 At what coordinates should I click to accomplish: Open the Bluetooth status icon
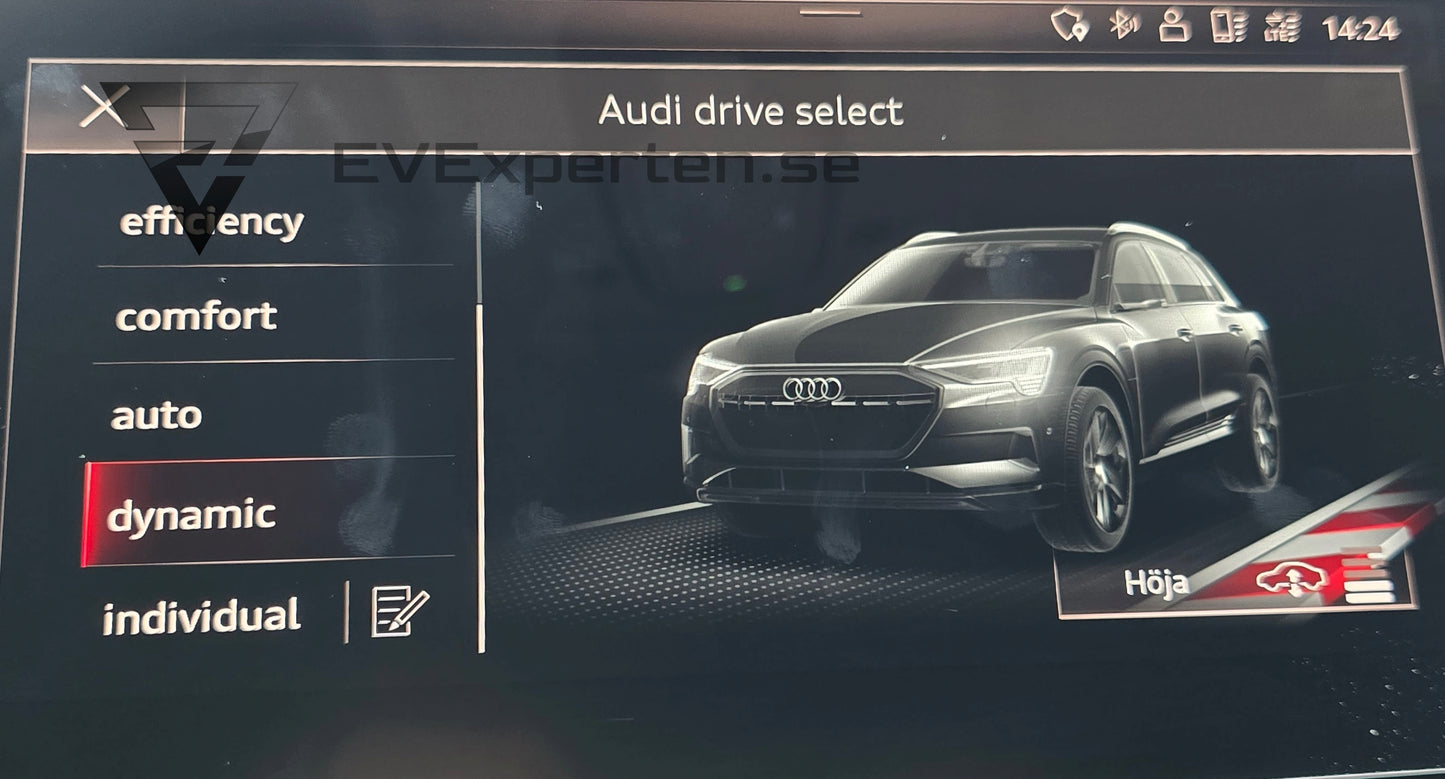point(1124,27)
